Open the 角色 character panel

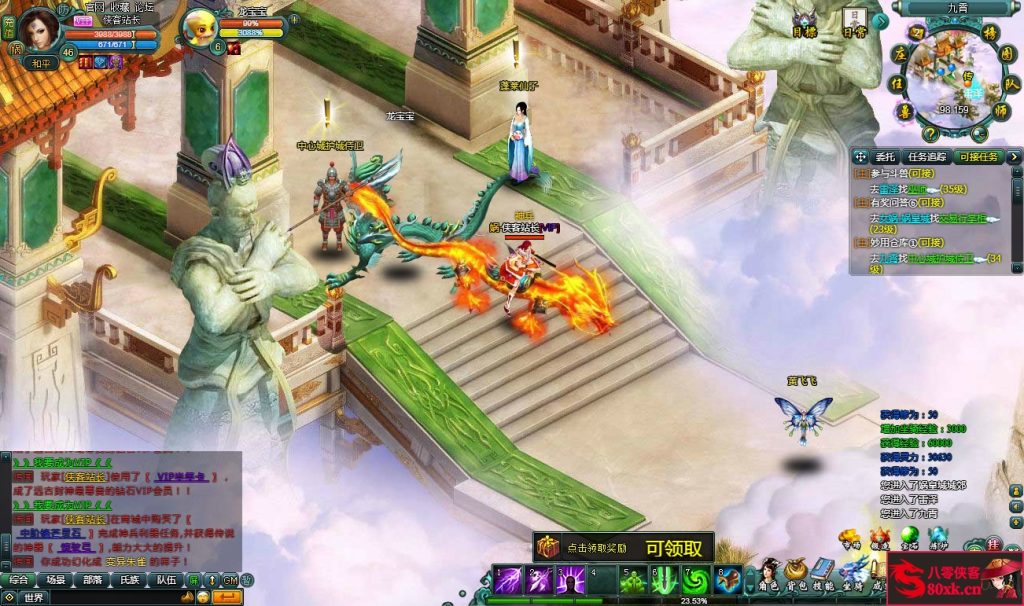tap(768, 577)
